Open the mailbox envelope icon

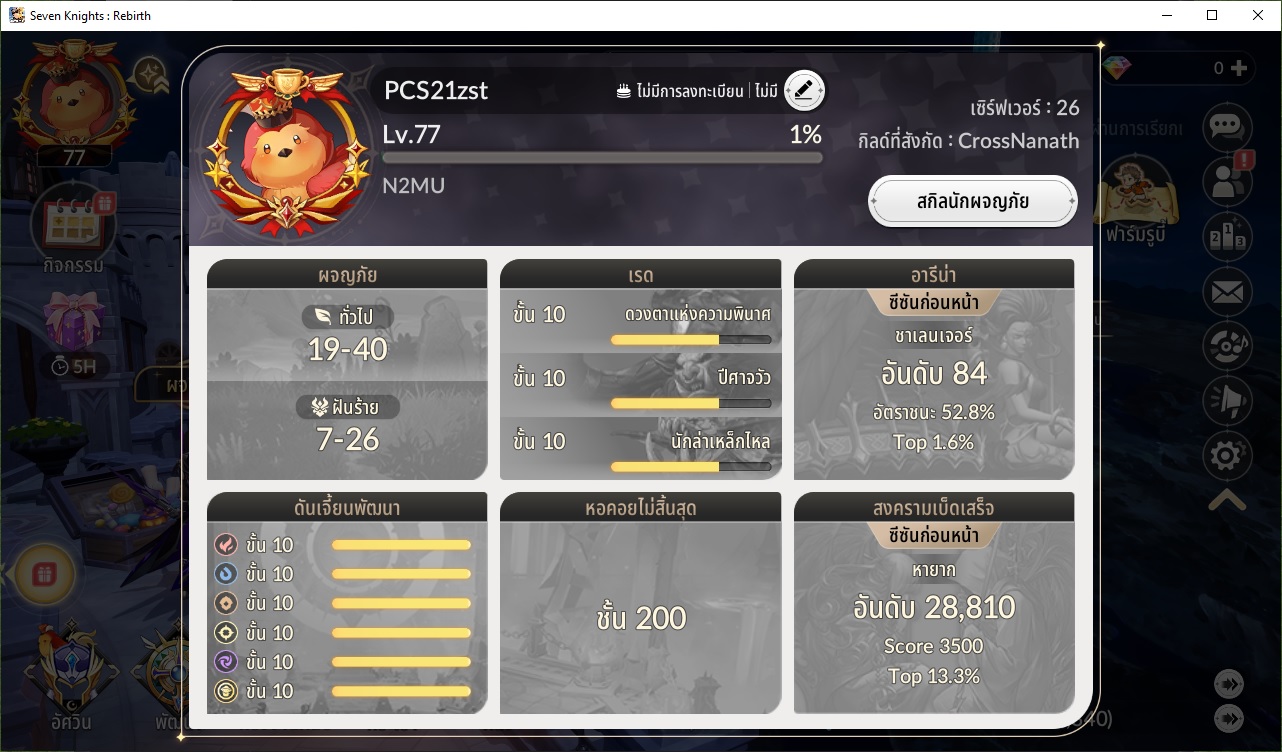(1226, 292)
